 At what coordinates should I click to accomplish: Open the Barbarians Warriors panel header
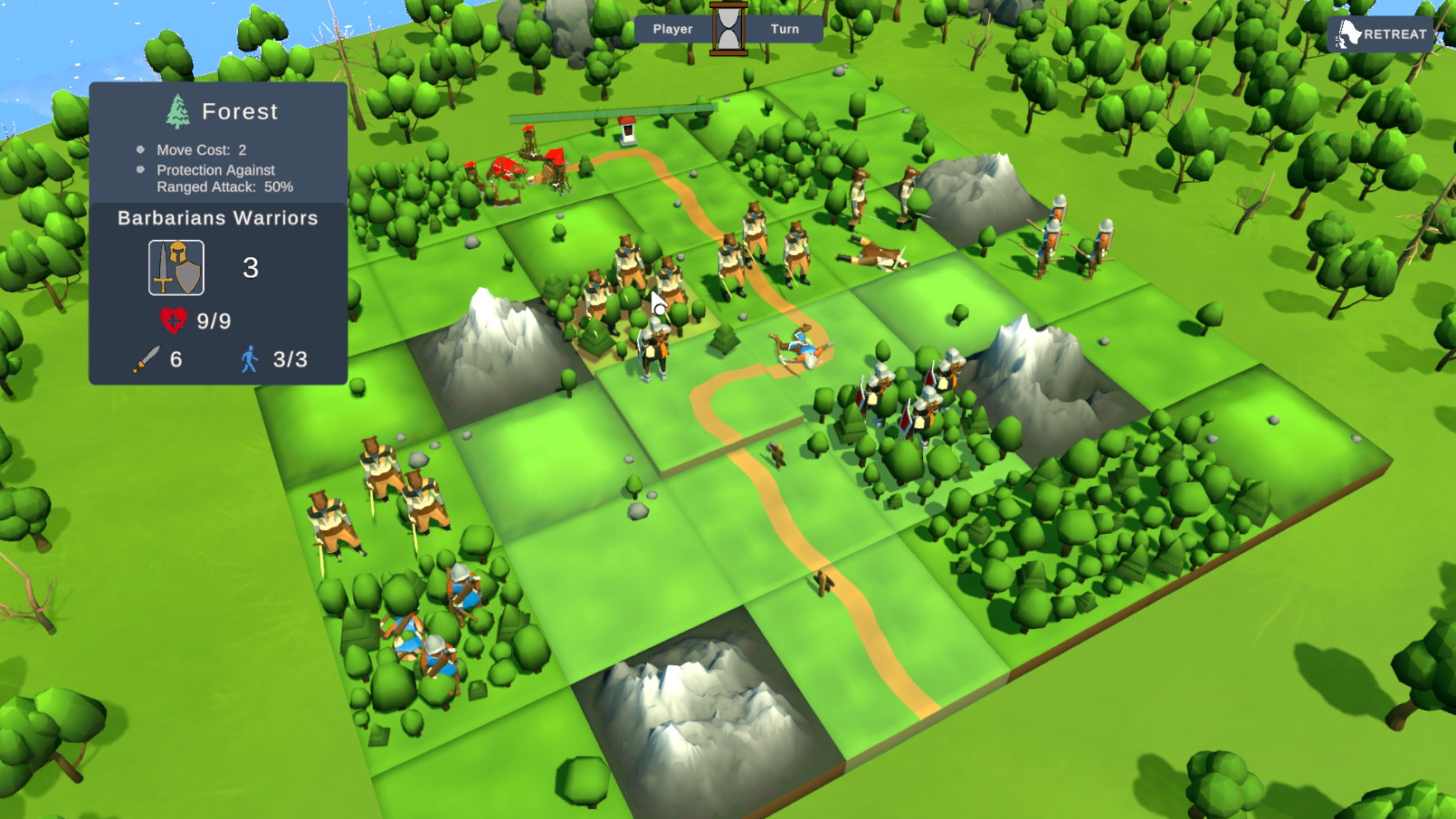click(x=217, y=218)
